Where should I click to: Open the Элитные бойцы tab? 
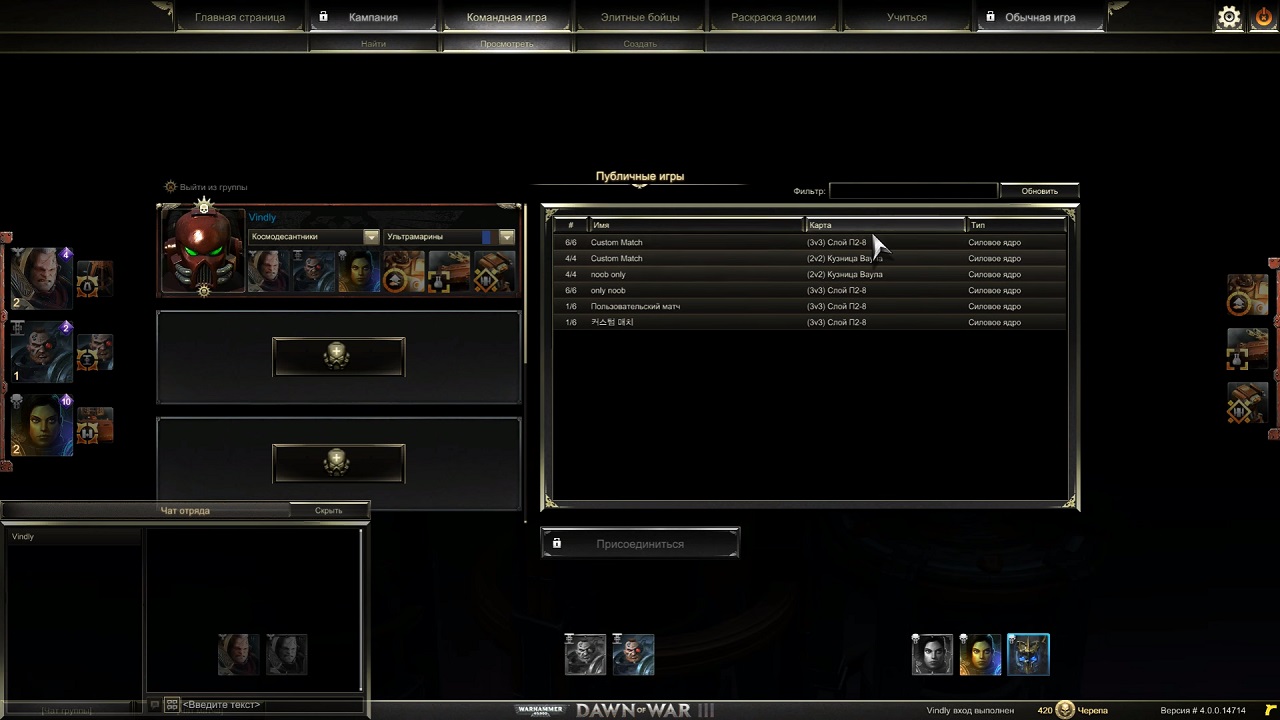click(x=640, y=17)
